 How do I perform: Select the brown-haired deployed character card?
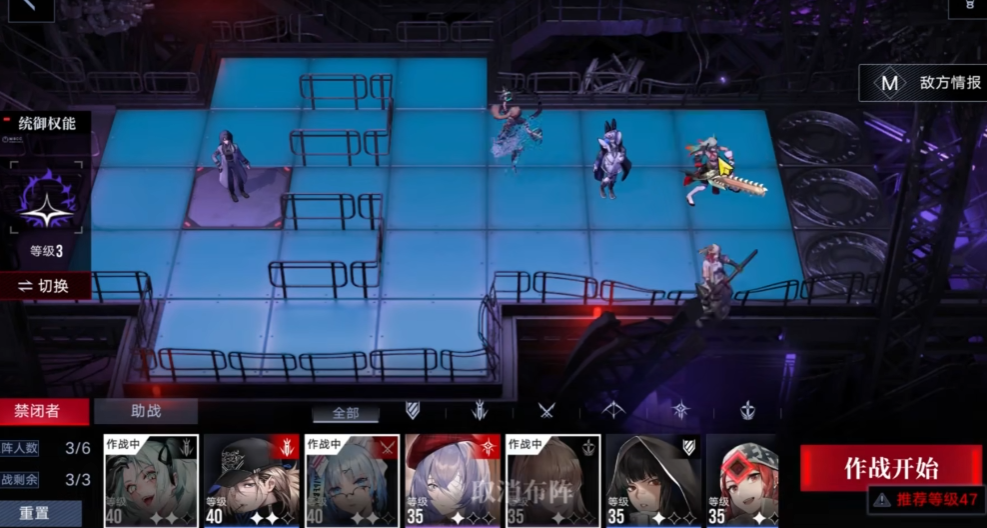point(553,481)
